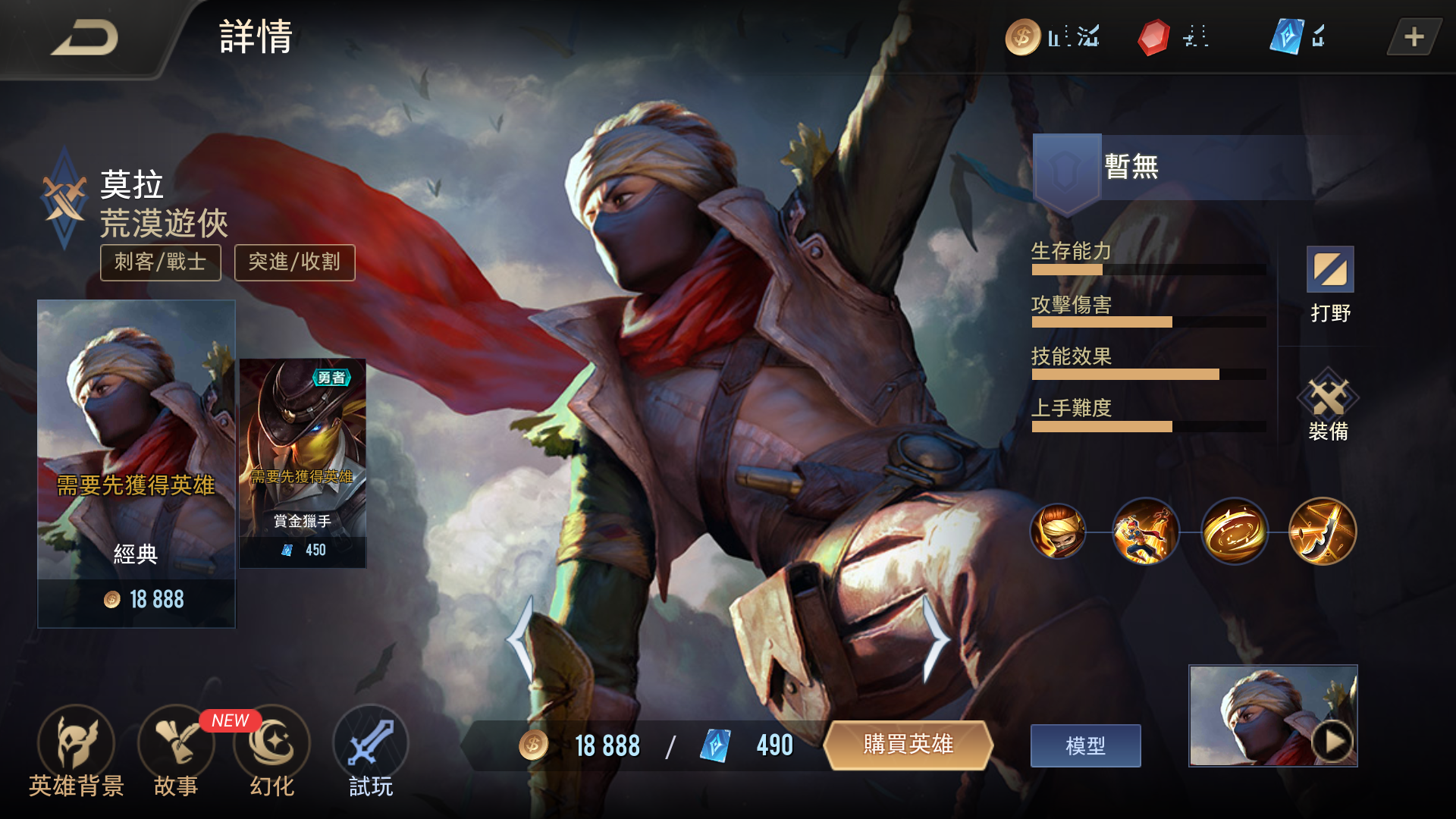This screenshot has width=1456, height=819.
Task: Show the previous hero with left arrow
Action: pos(522,639)
